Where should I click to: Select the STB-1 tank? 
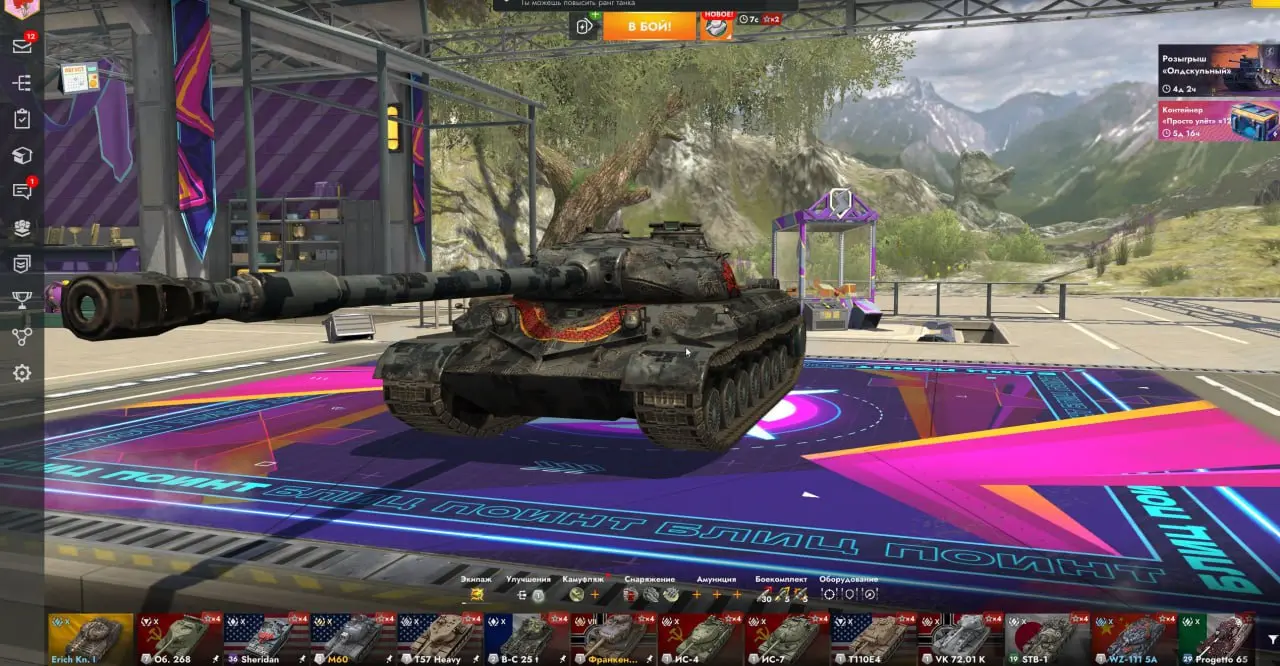[1046, 638]
